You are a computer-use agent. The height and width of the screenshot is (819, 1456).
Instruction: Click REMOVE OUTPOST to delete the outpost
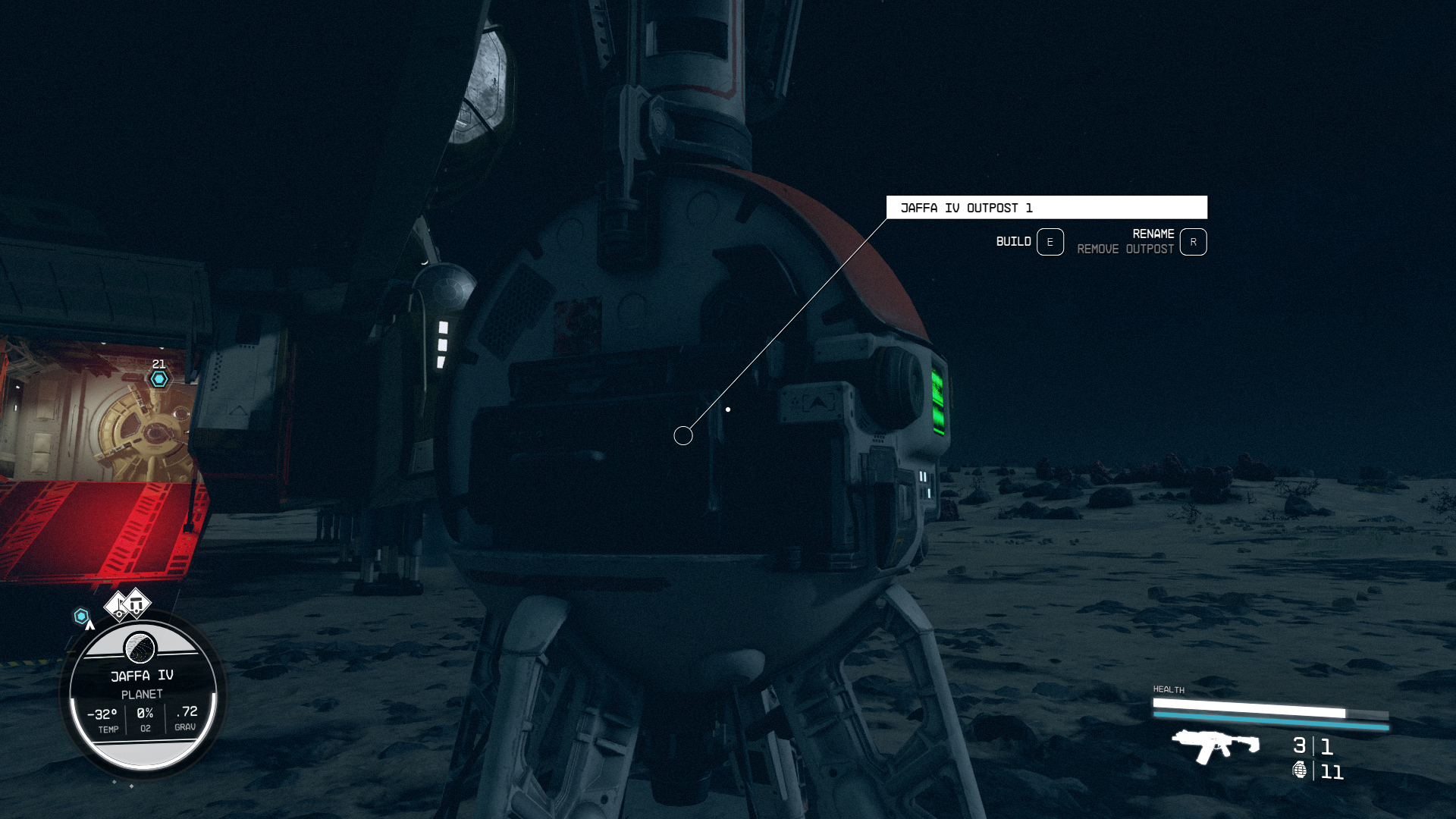(x=1126, y=249)
